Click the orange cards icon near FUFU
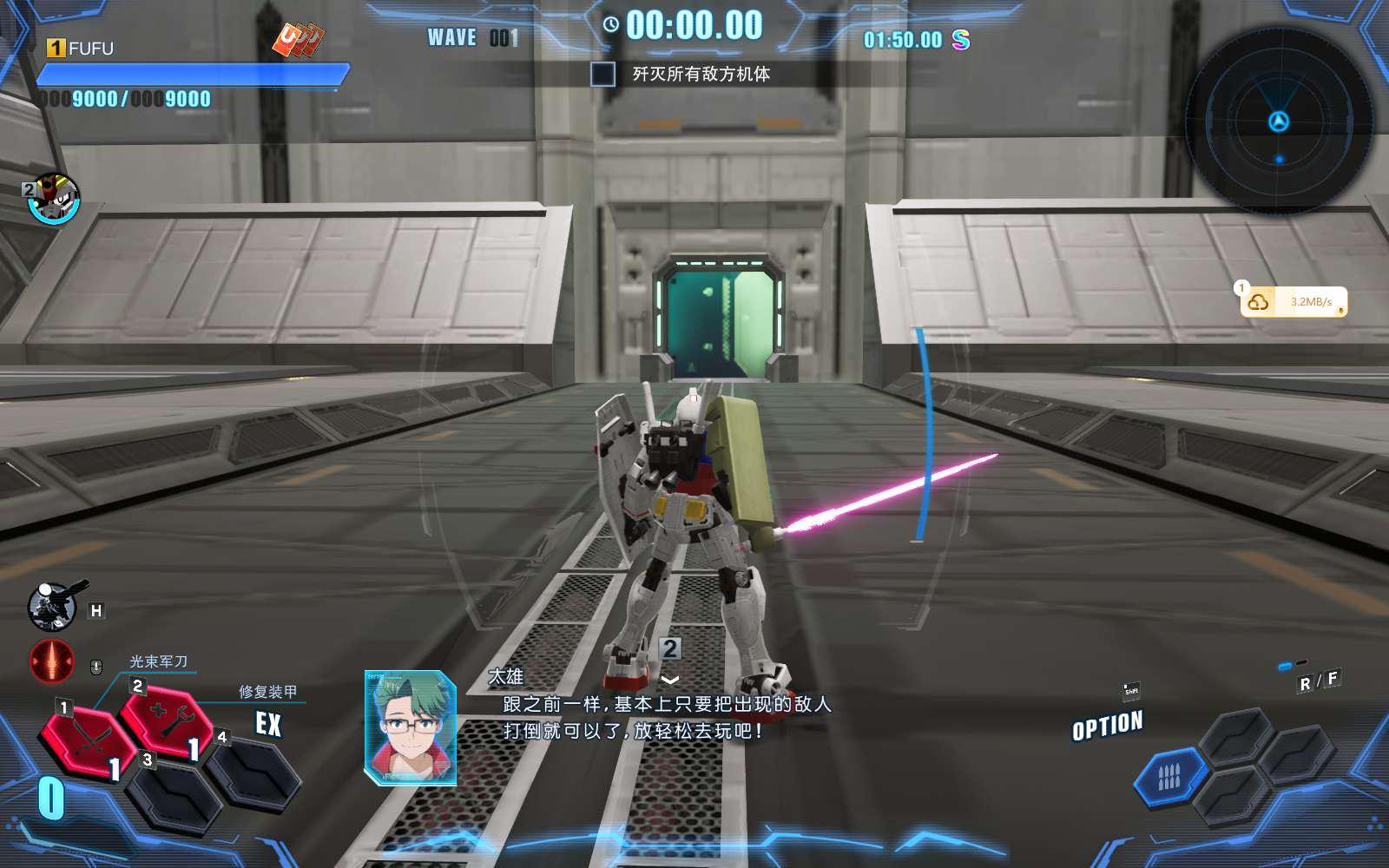This screenshot has width=1389, height=868. (299, 40)
